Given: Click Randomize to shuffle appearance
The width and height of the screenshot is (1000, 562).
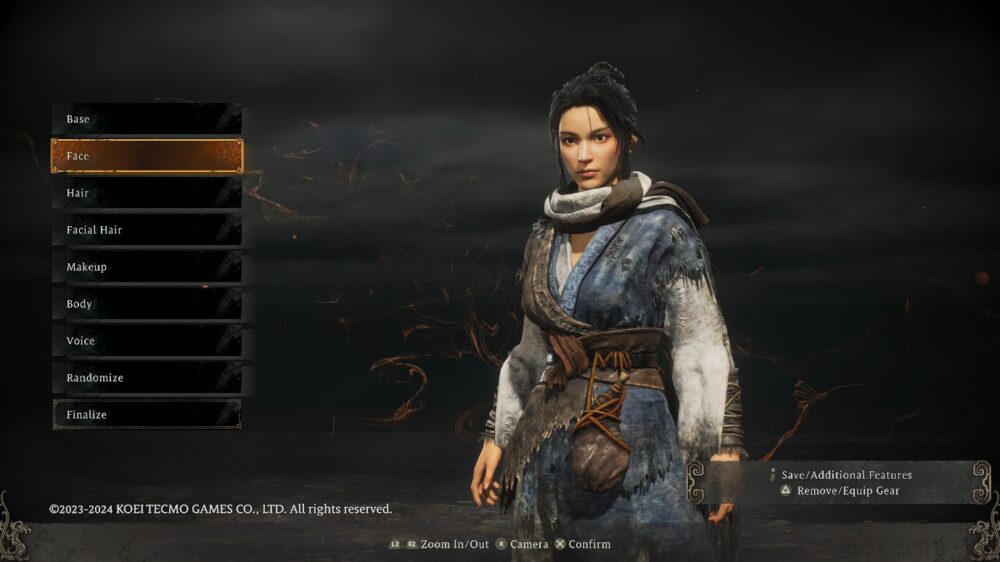Looking at the screenshot, I should point(146,378).
